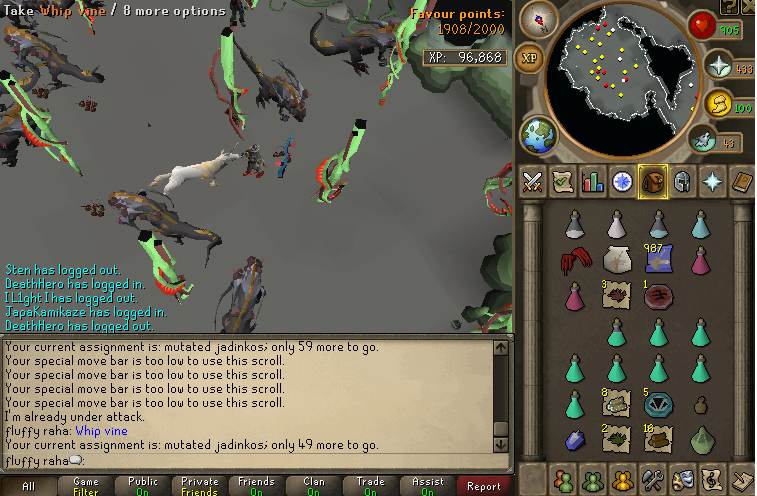Open the world map globe icon
The width and height of the screenshot is (757, 496).
pyautogui.click(x=539, y=135)
